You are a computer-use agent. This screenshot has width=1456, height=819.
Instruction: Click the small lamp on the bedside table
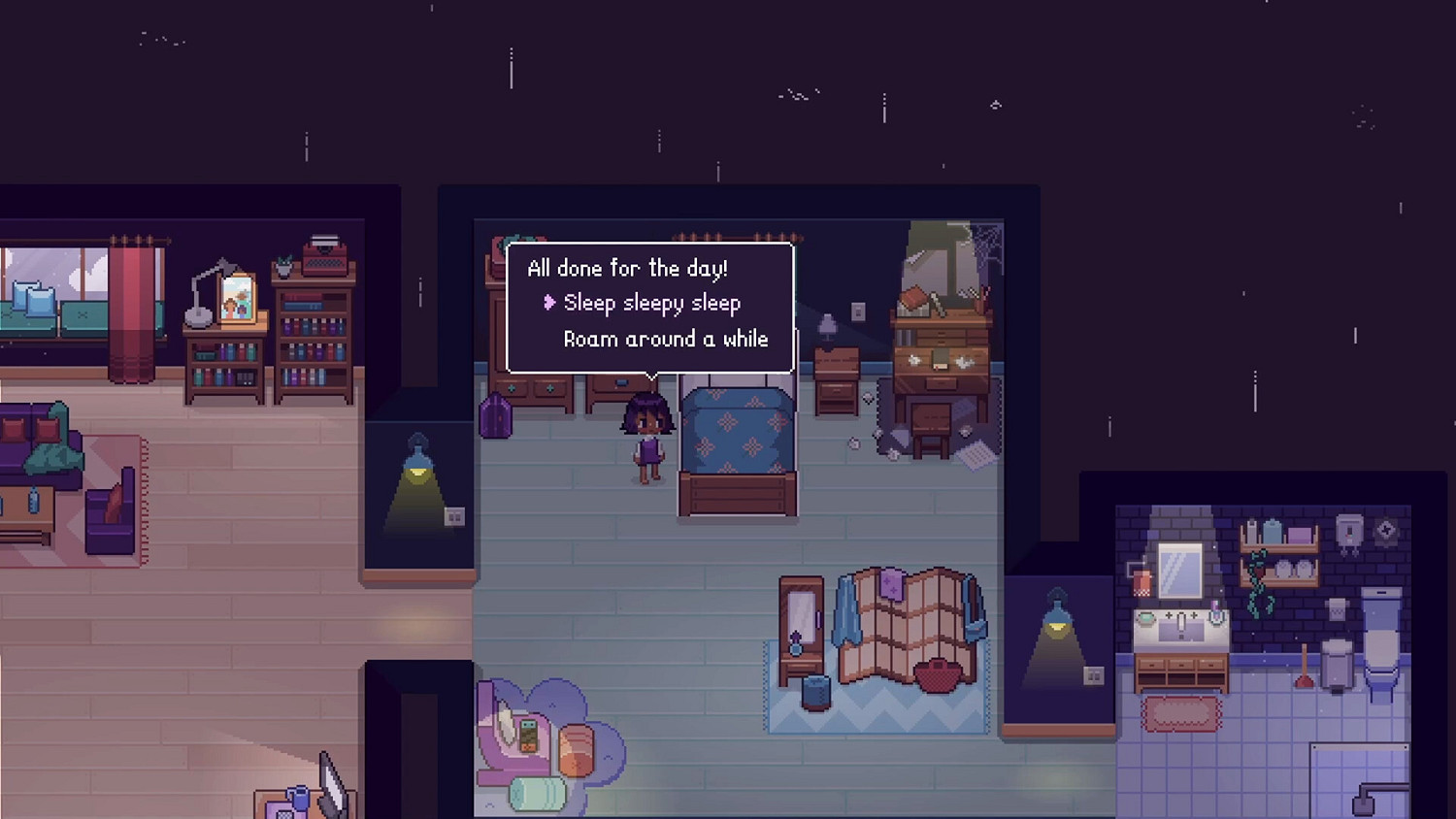[827, 326]
